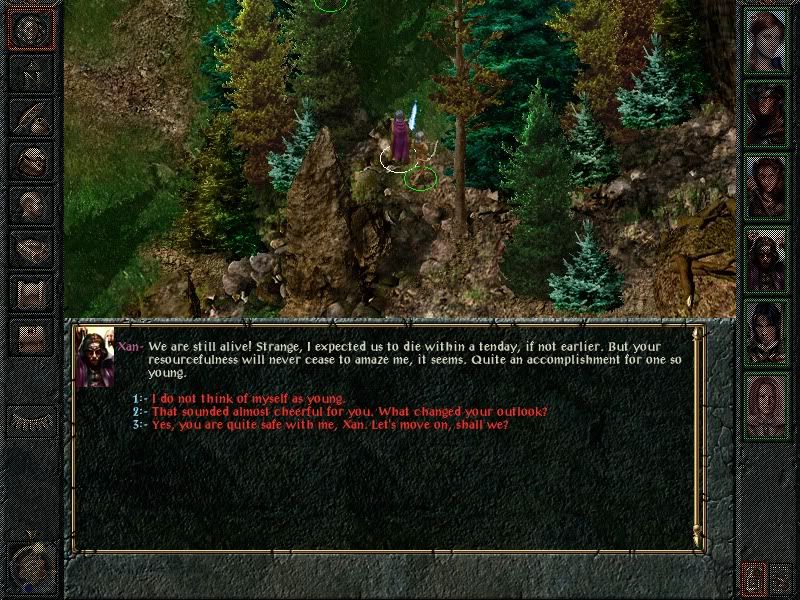Click the Return to Game sidebar button
The width and height of the screenshot is (800, 600).
point(31,29)
